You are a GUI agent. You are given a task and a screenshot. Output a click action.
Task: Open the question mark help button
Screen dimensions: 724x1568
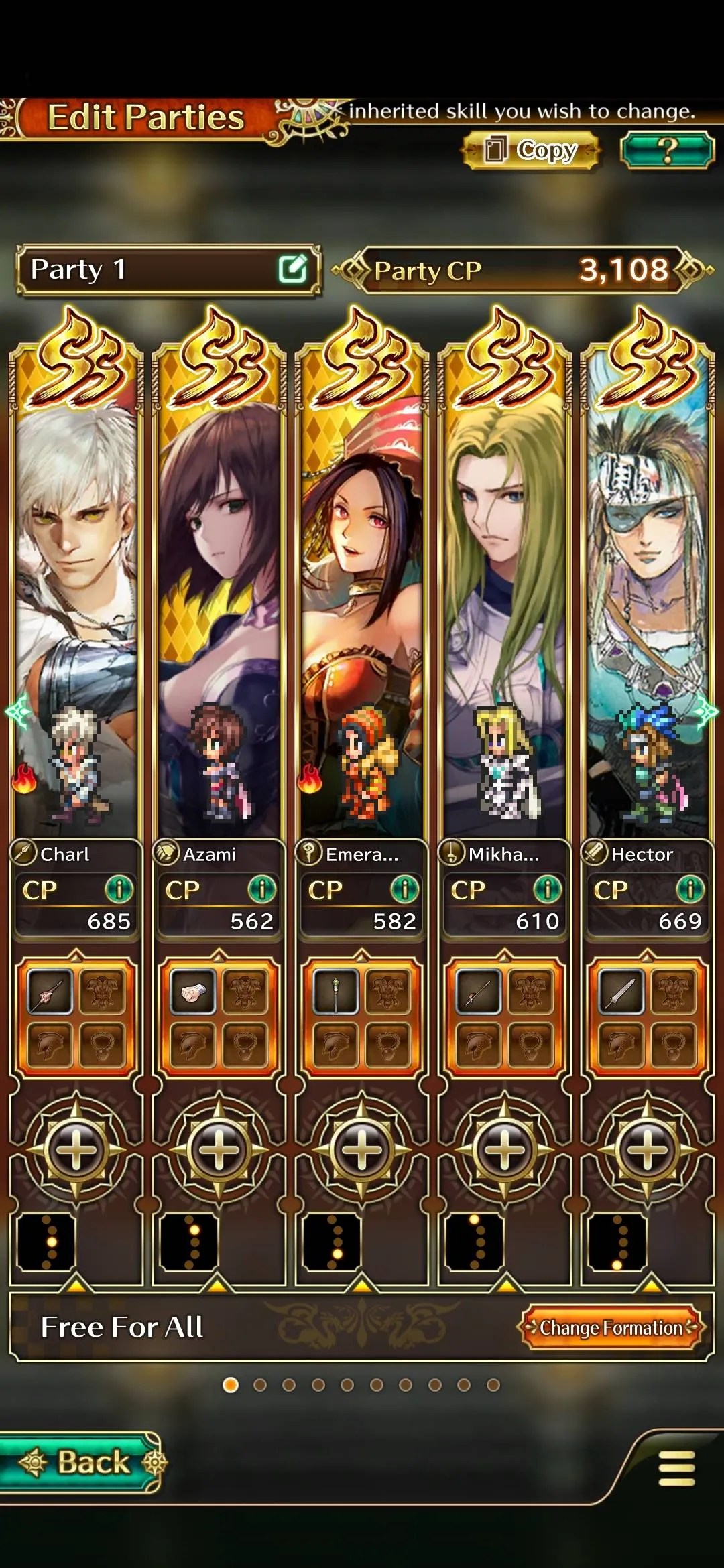(667, 150)
